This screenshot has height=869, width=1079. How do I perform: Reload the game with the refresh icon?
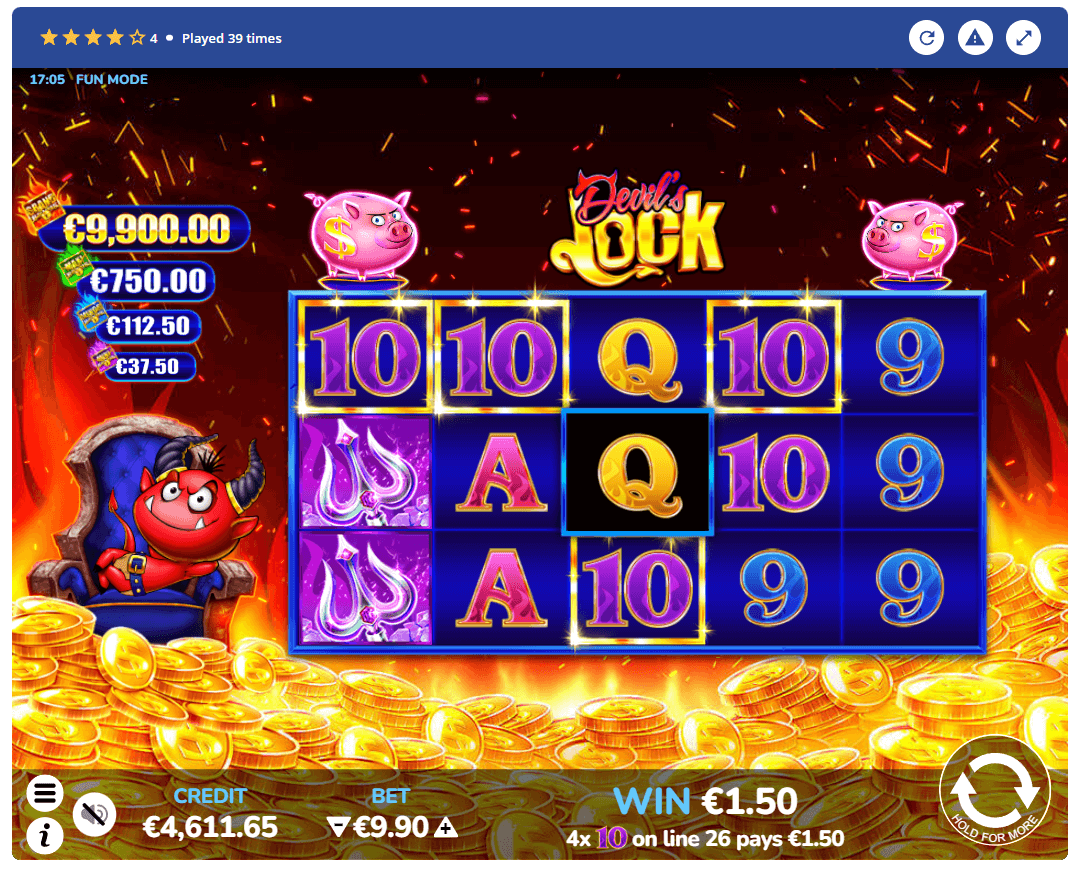[927, 38]
